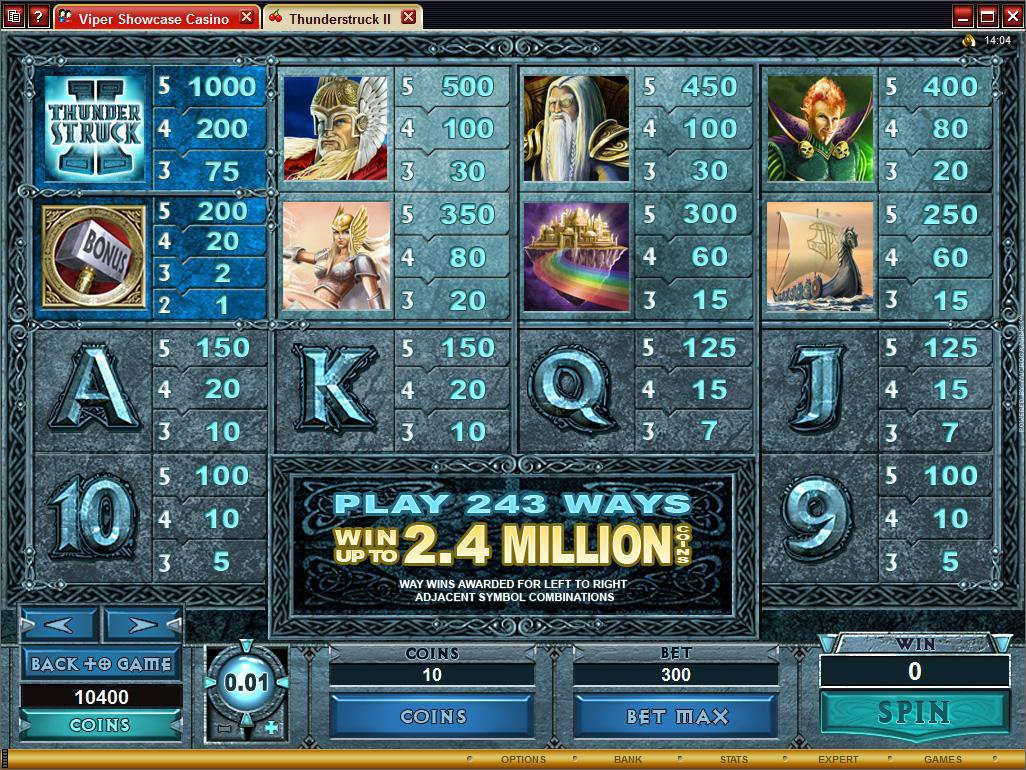
Task: Switch to Viper Showcase Casino tab
Action: [x=157, y=18]
